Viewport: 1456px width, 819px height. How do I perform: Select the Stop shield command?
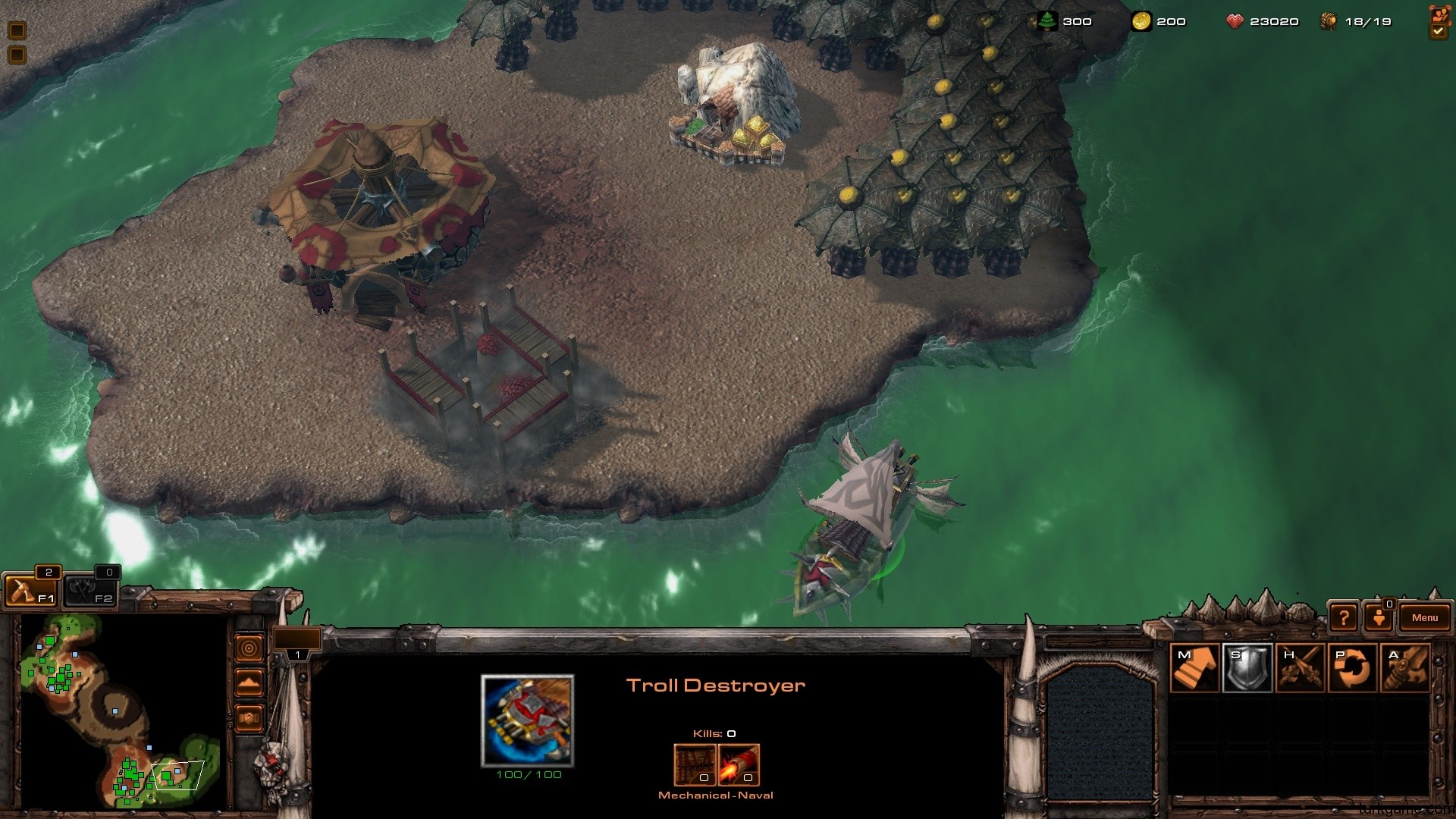(x=1247, y=668)
